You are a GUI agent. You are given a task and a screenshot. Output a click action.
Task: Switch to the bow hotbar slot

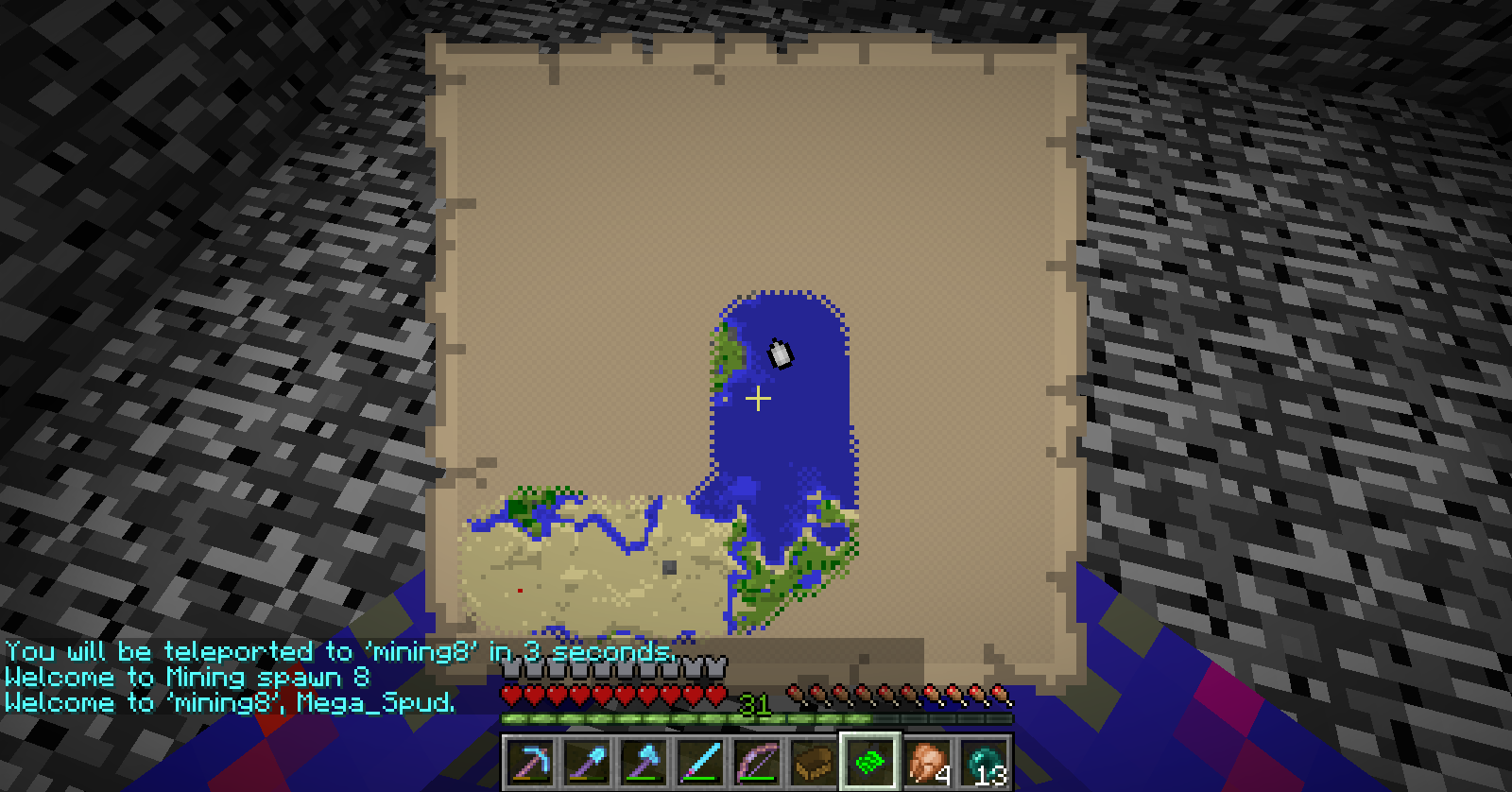(757, 762)
